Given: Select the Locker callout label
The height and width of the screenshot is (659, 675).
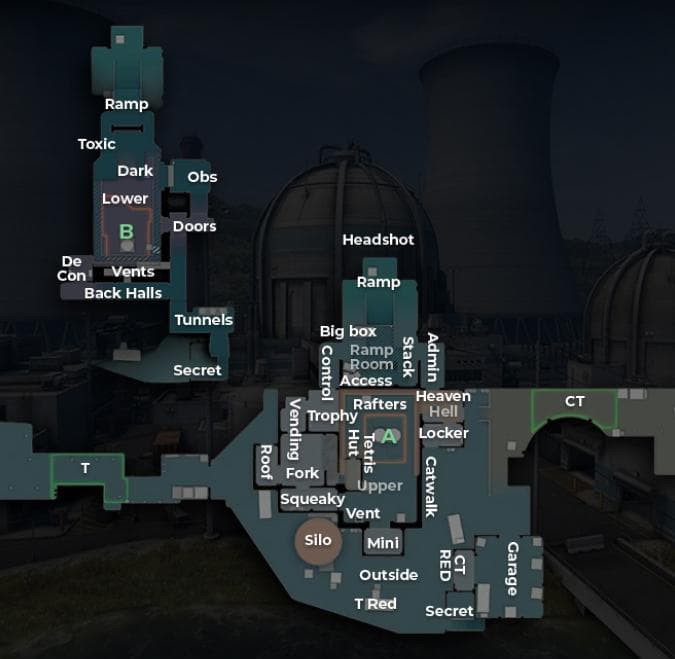Looking at the screenshot, I should point(443,433).
